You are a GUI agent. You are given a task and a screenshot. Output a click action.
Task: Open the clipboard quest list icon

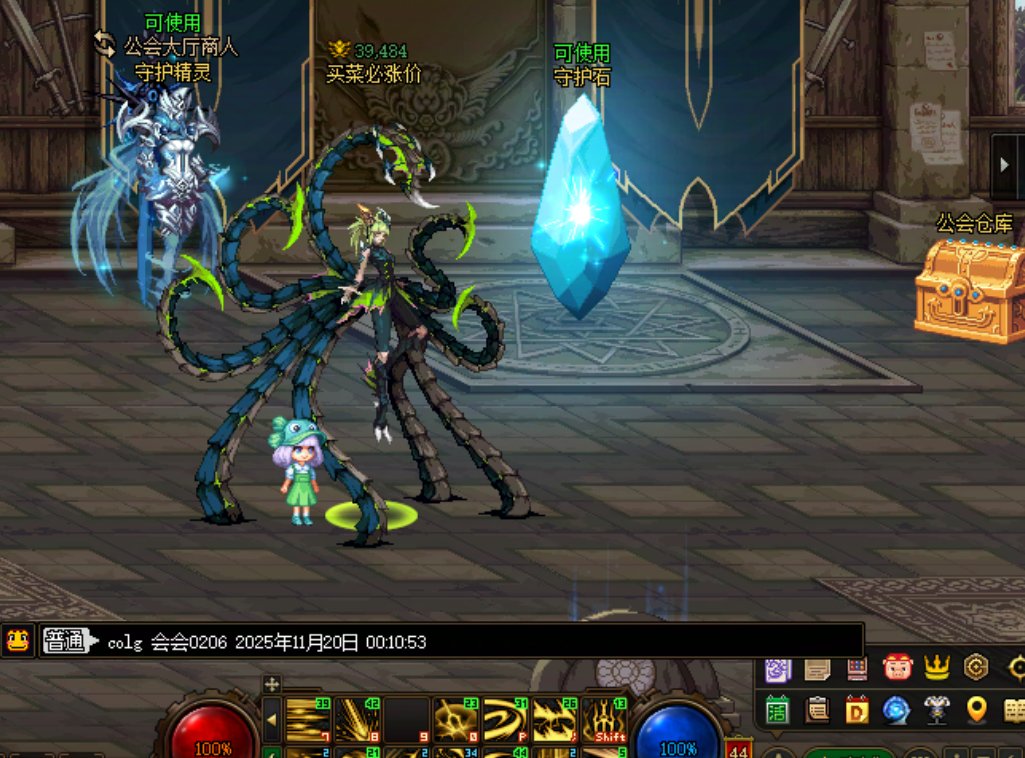[x=818, y=709]
